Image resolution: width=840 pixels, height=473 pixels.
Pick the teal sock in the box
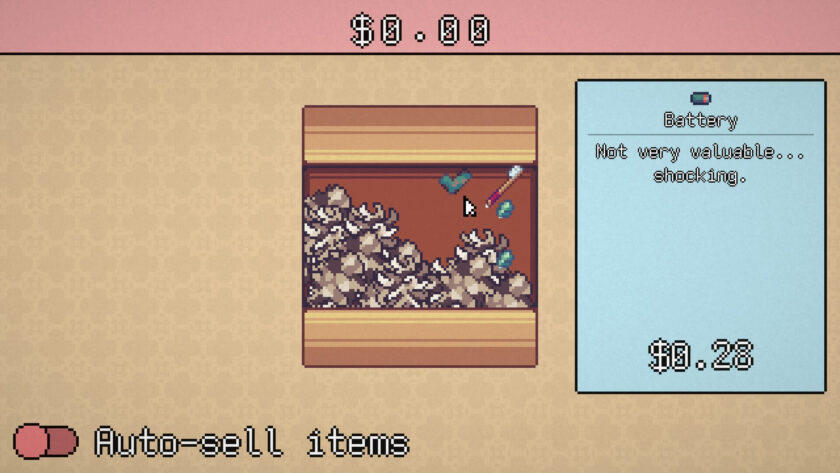tap(455, 181)
